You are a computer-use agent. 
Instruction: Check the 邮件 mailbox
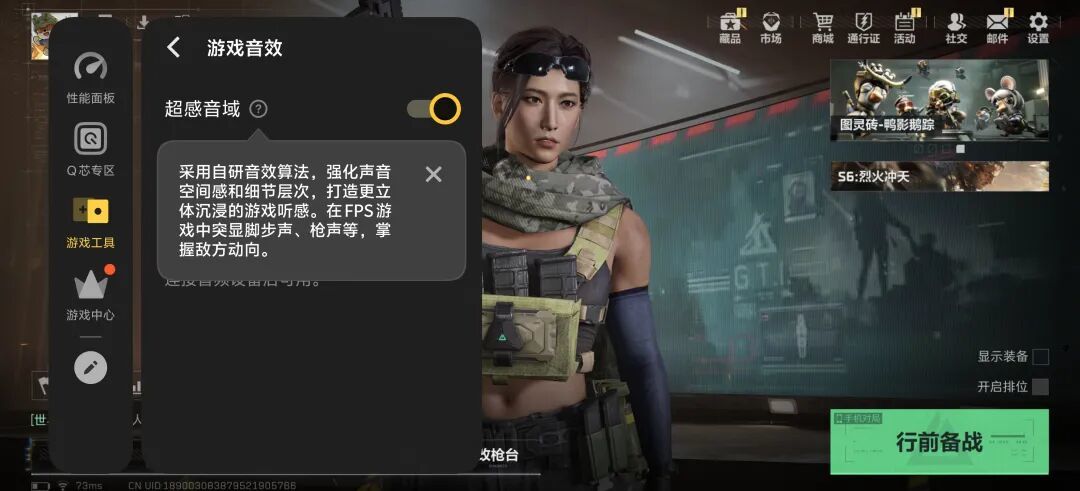click(x=997, y=27)
